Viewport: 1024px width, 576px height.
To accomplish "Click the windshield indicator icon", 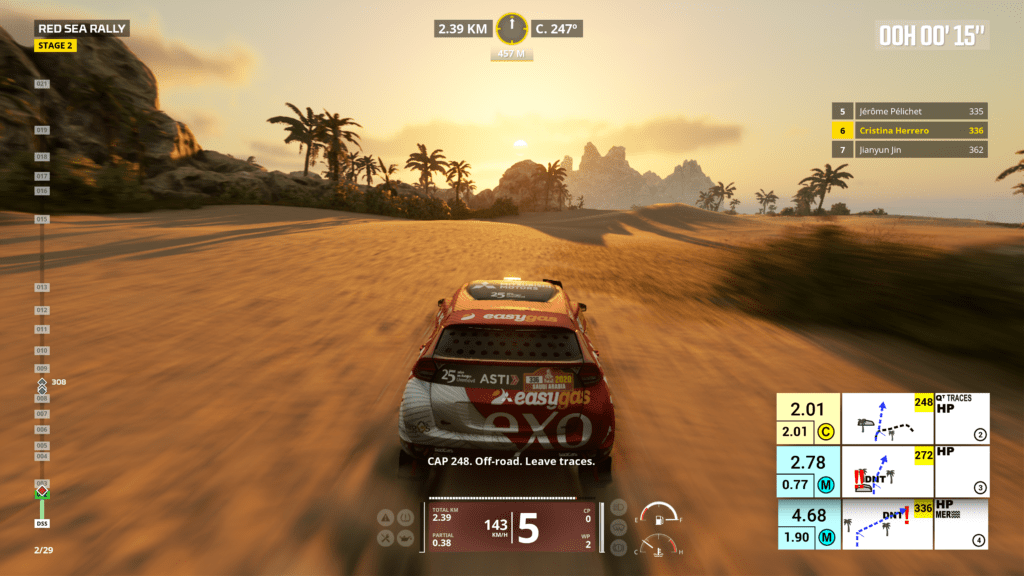I will pyautogui.click(x=618, y=527).
